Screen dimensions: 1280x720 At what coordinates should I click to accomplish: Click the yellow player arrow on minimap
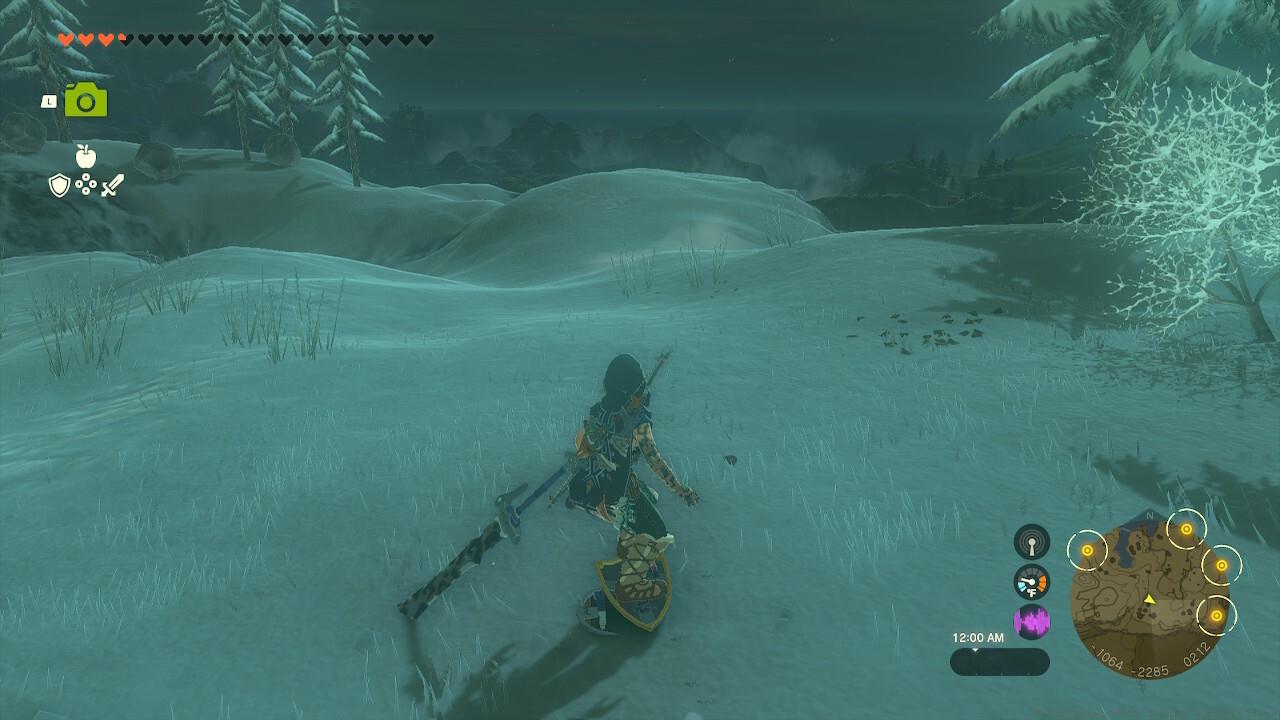coord(1149,600)
